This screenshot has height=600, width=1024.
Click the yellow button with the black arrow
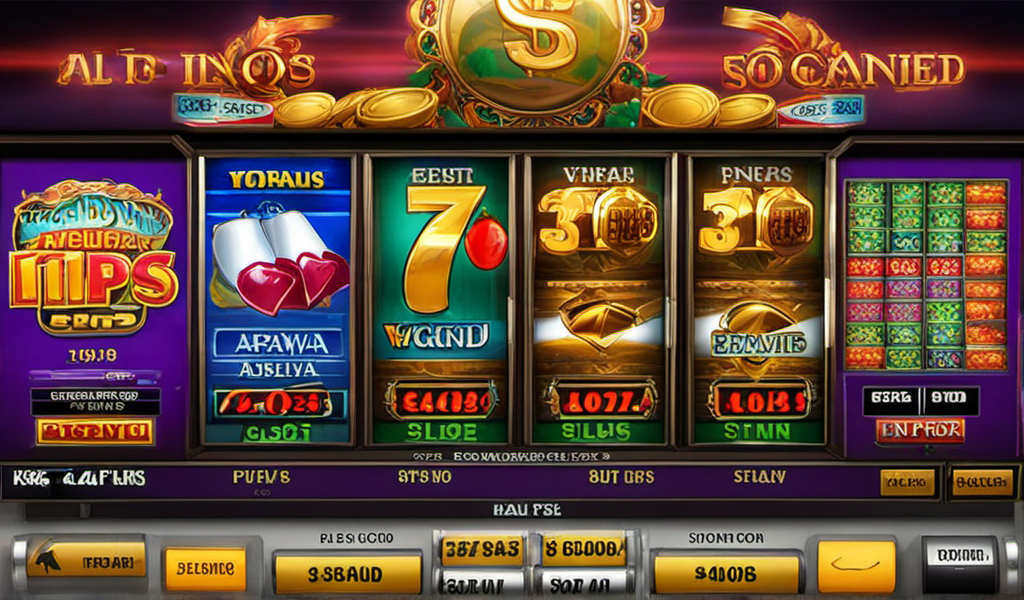point(86,560)
